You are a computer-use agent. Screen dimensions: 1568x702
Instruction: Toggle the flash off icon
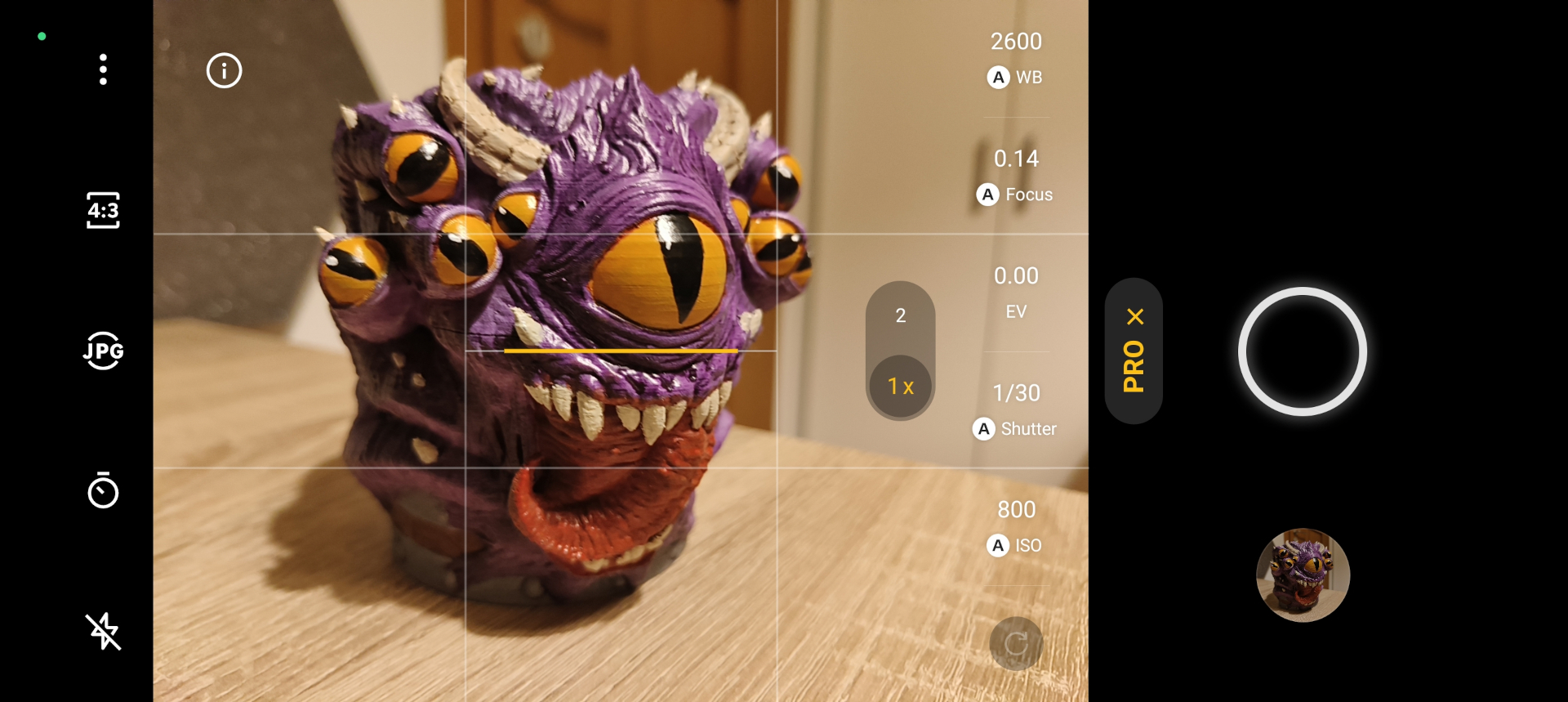(x=103, y=631)
